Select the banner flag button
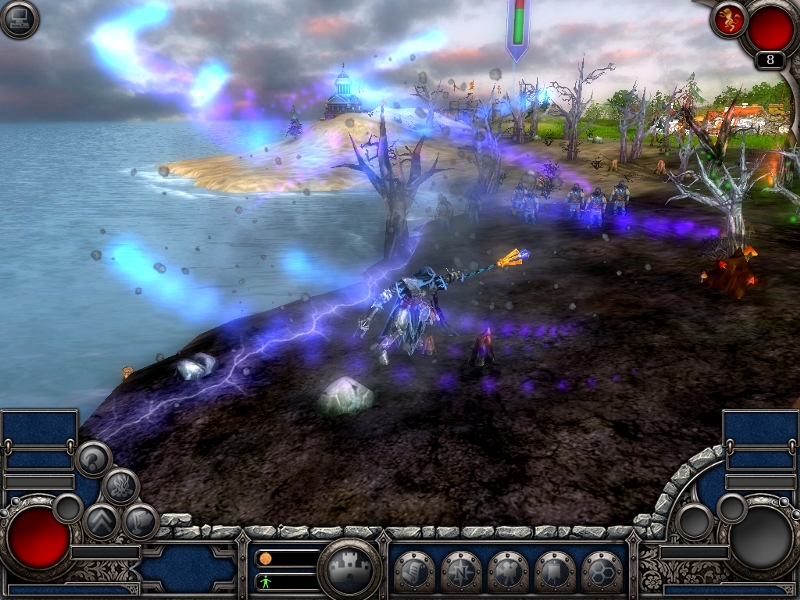Screen dimensions: 800x600 [x=555, y=571]
